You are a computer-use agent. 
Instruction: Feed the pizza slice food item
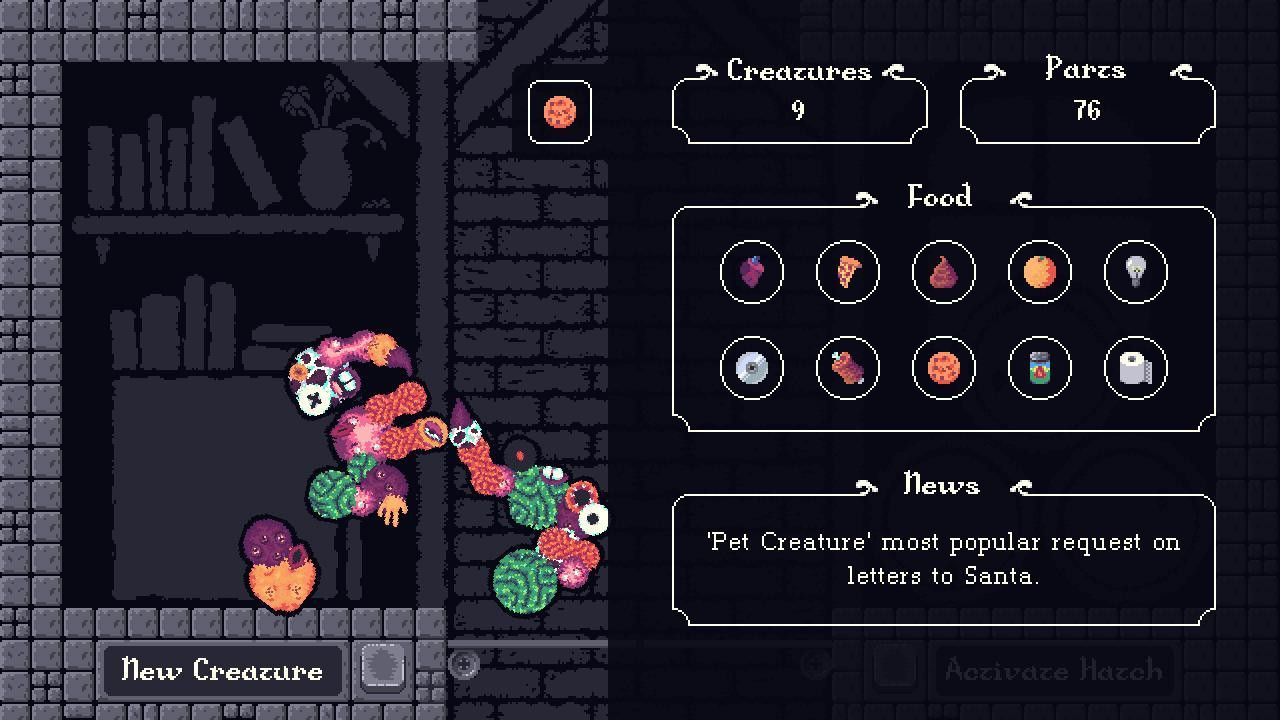847,272
